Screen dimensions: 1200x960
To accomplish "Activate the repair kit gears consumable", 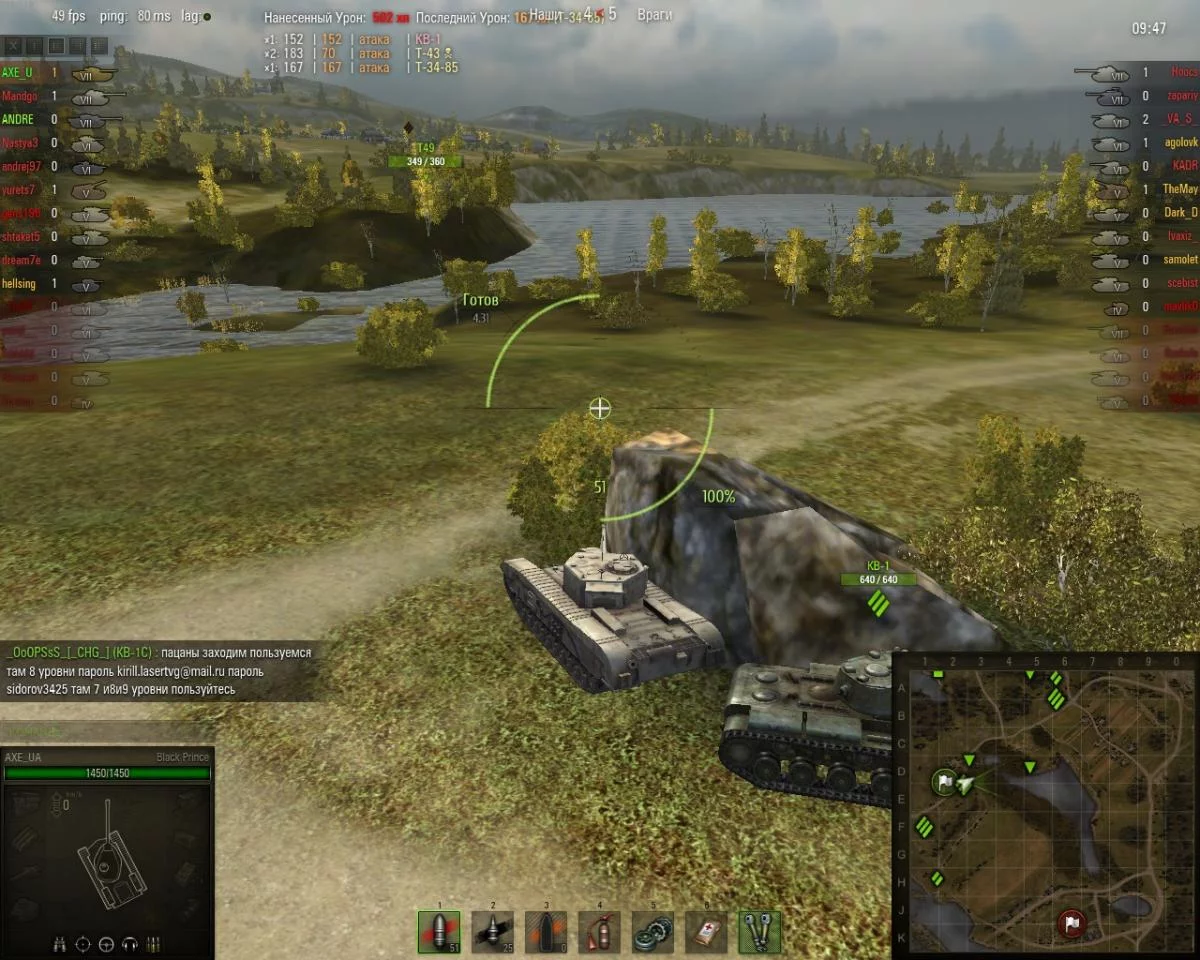I will click(x=653, y=931).
